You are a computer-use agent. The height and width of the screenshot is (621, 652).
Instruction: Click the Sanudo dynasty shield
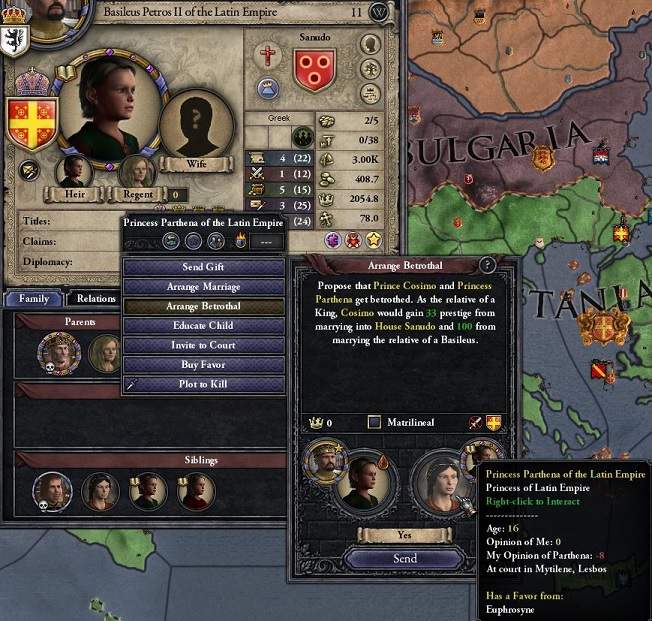pos(314,72)
